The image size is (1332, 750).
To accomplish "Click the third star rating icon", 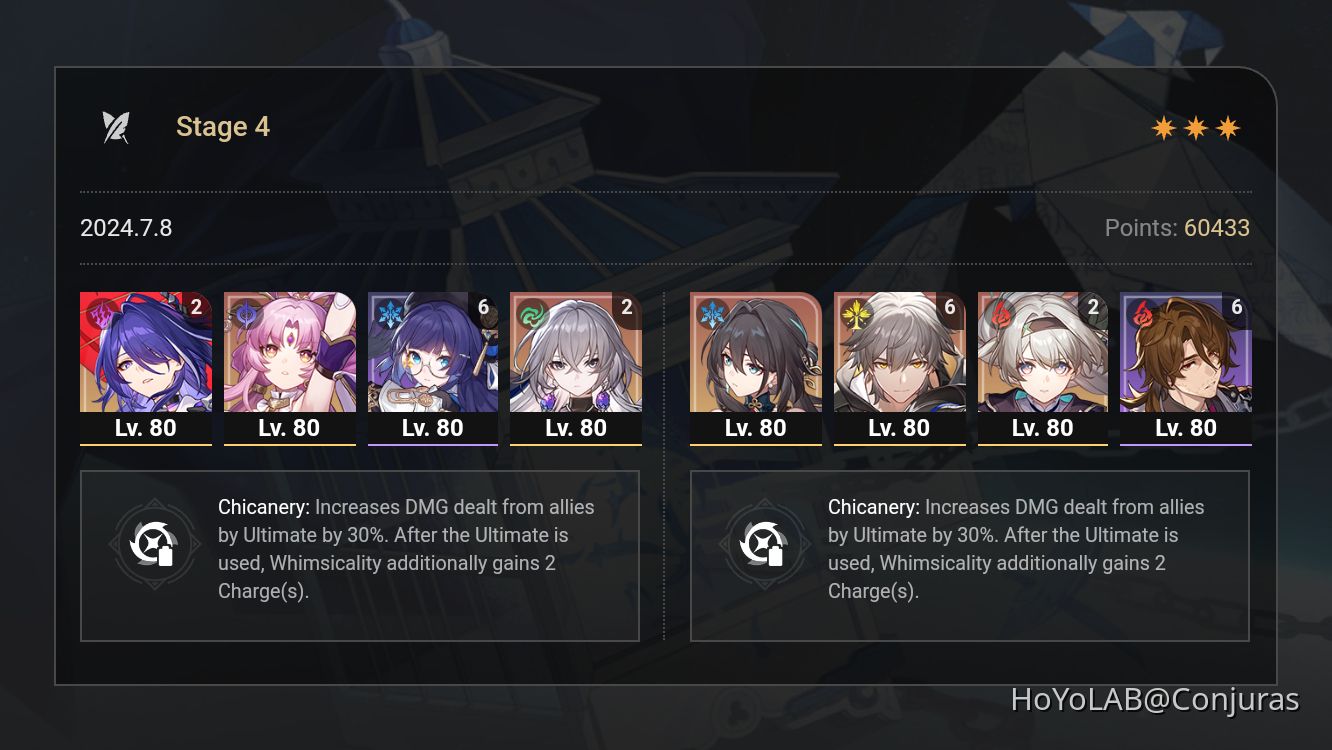I will (1229, 127).
